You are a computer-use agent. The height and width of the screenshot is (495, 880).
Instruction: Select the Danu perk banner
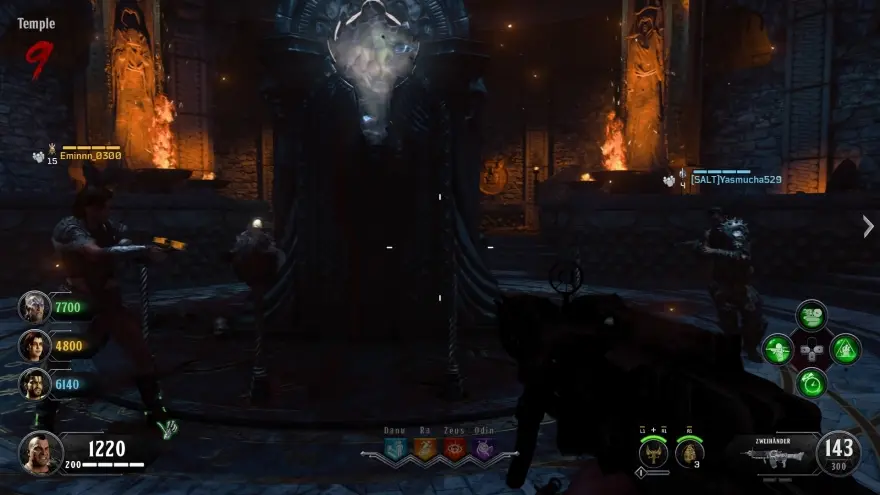click(395, 448)
